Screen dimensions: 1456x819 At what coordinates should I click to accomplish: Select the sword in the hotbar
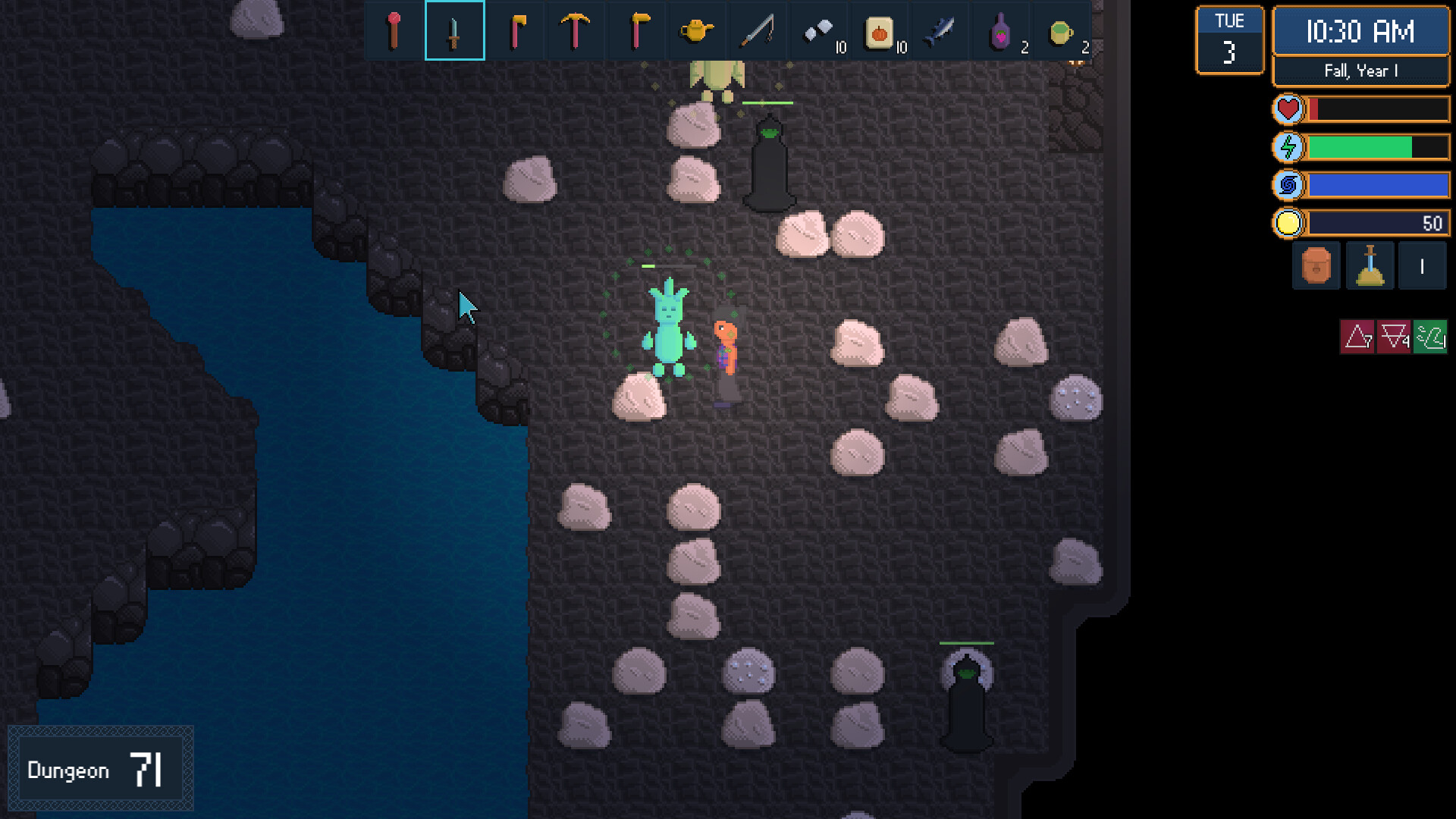455,30
